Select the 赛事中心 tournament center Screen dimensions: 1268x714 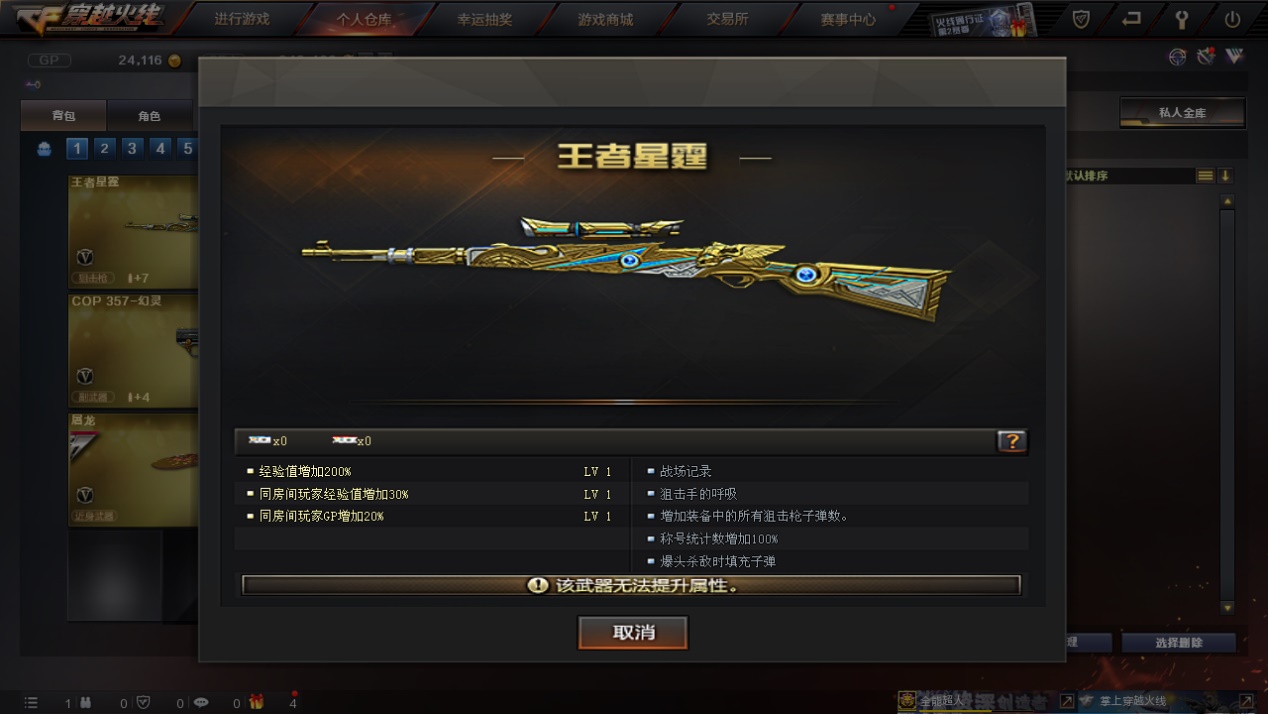tap(848, 19)
